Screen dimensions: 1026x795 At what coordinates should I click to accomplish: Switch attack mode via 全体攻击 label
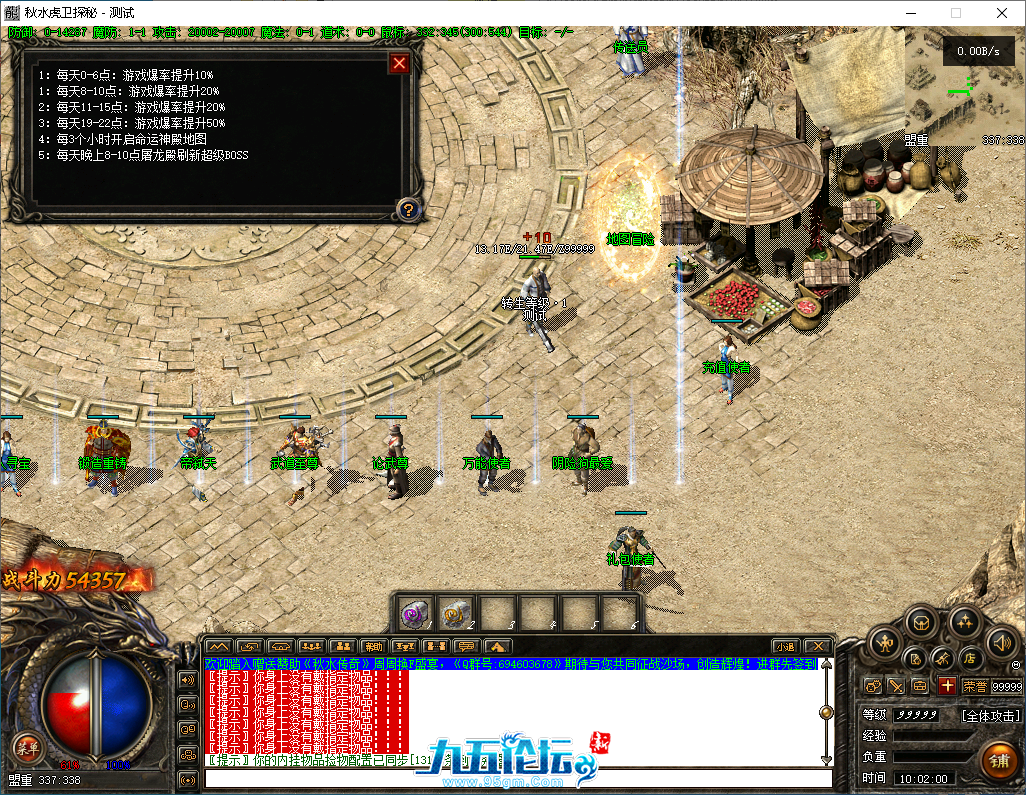[990, 716]
